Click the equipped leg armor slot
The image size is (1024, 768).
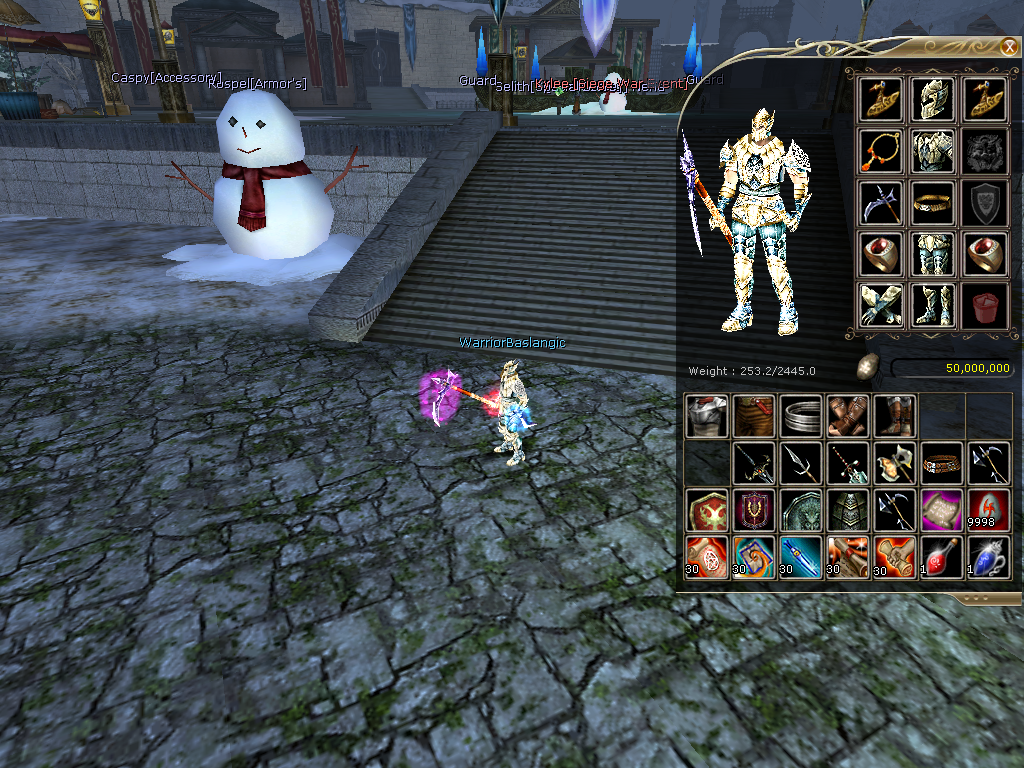[x=933, y=255]
